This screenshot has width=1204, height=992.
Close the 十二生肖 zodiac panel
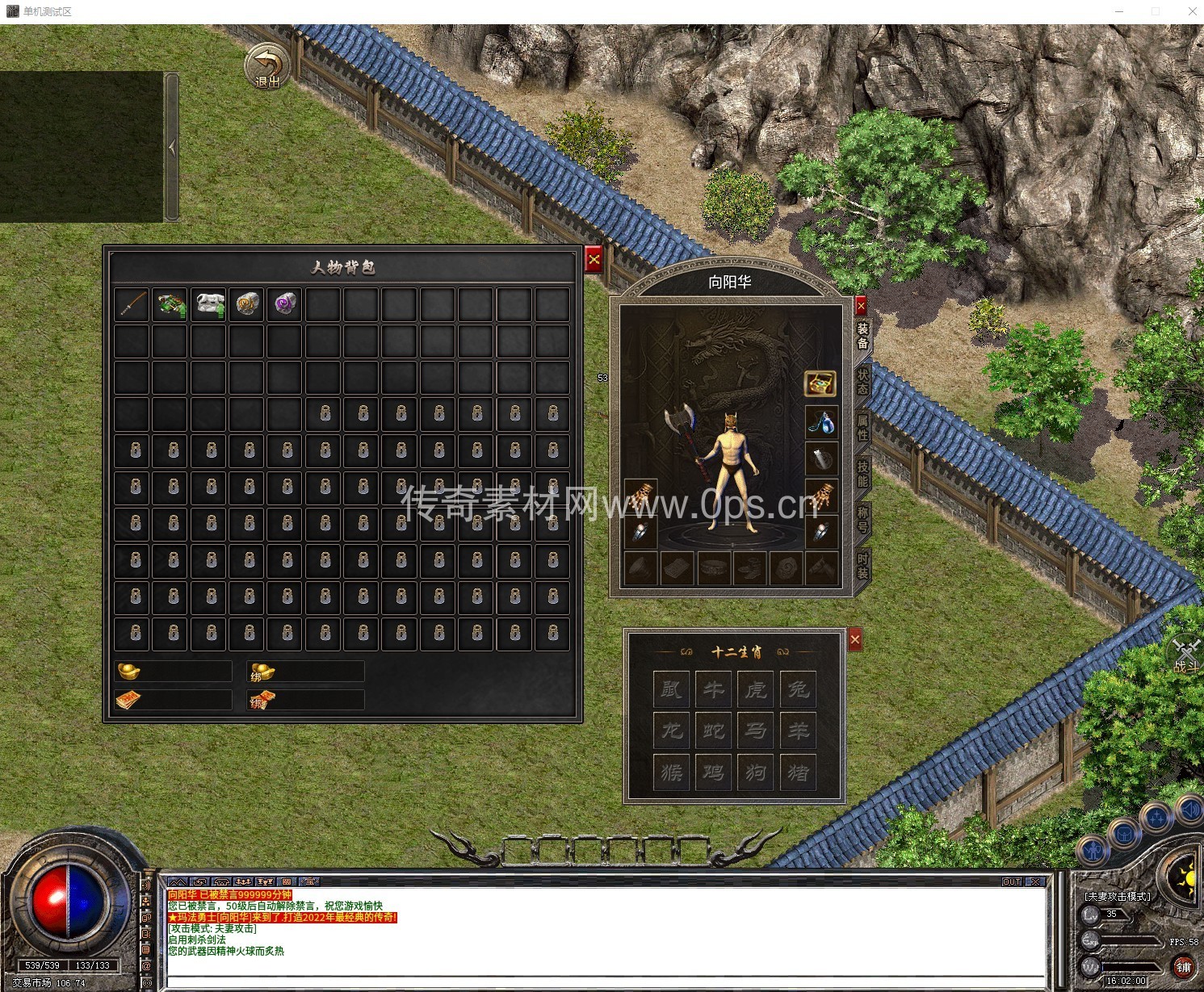click(x=855, y=640)
